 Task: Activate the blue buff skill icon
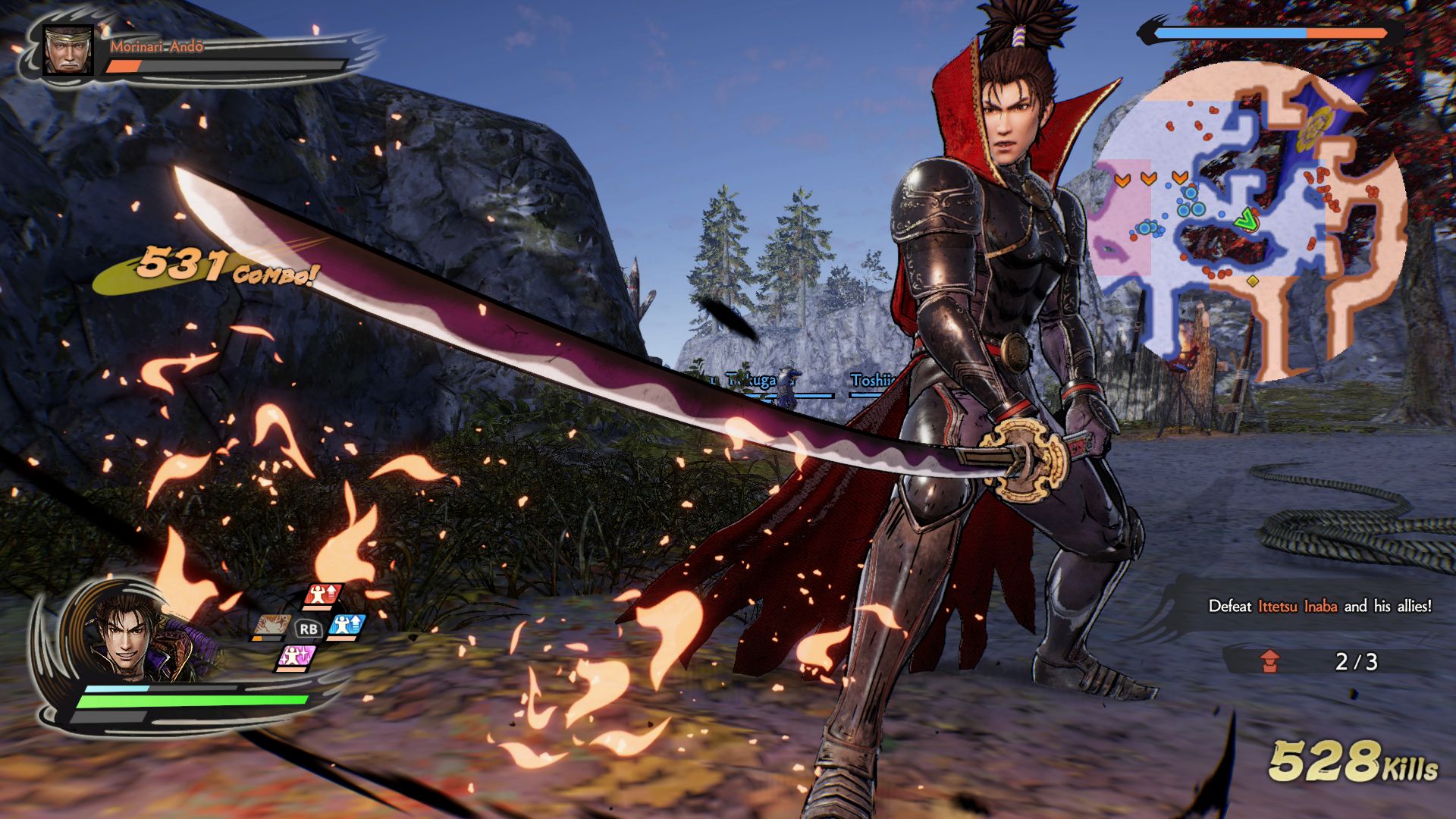pyautogui.click(x=347, y=626)
